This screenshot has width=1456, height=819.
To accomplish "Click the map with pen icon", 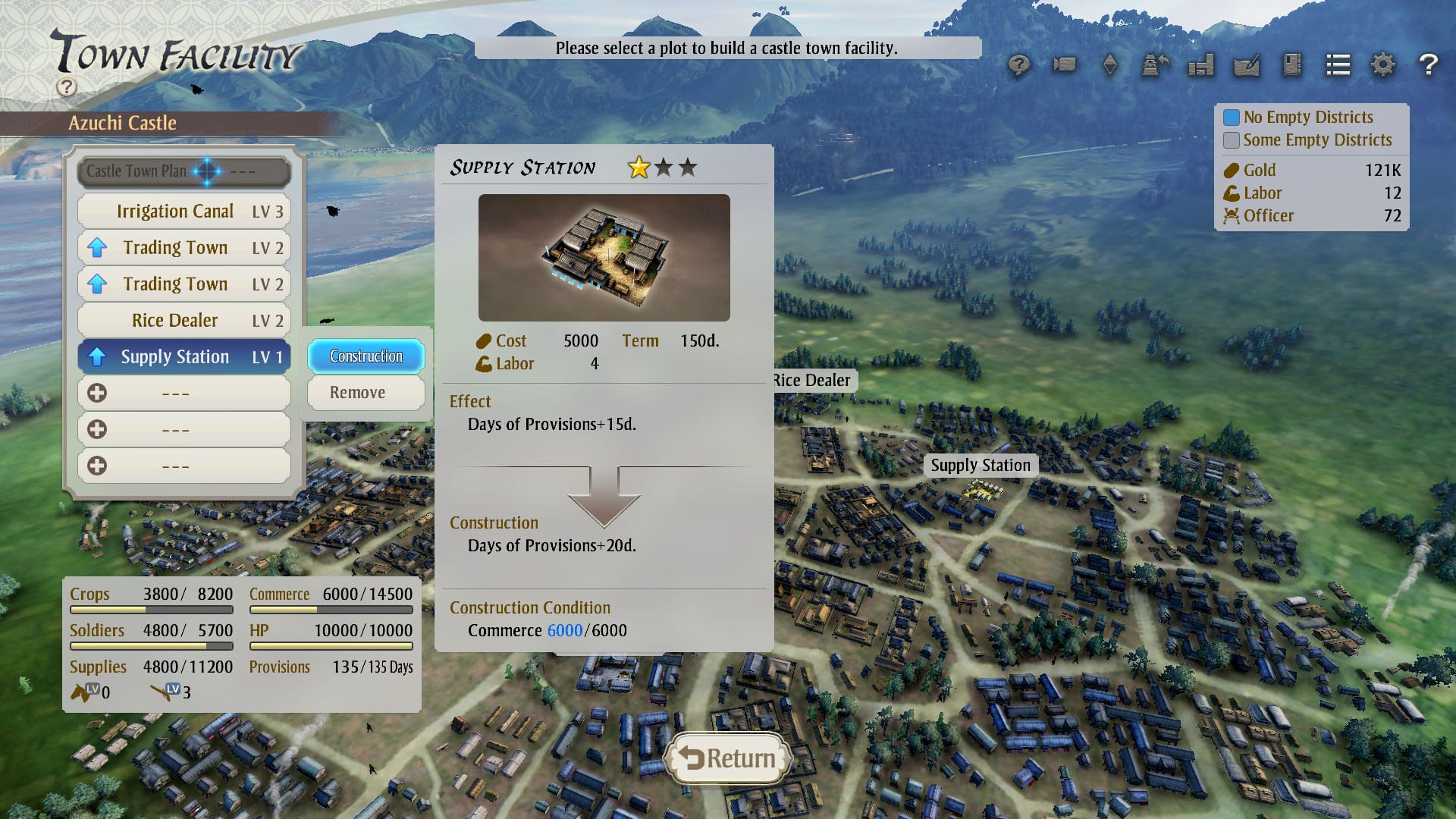I will tap(1246, 65).
